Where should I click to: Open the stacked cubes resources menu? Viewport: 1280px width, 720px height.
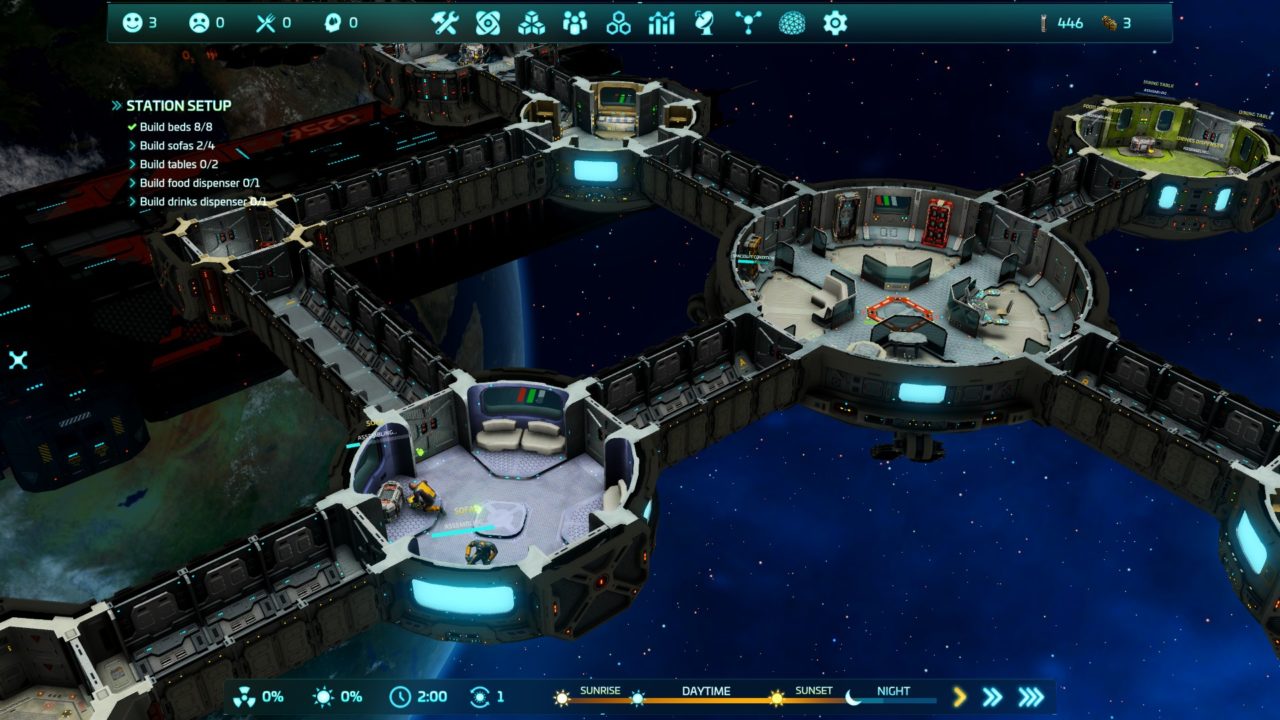pos(531,23)
